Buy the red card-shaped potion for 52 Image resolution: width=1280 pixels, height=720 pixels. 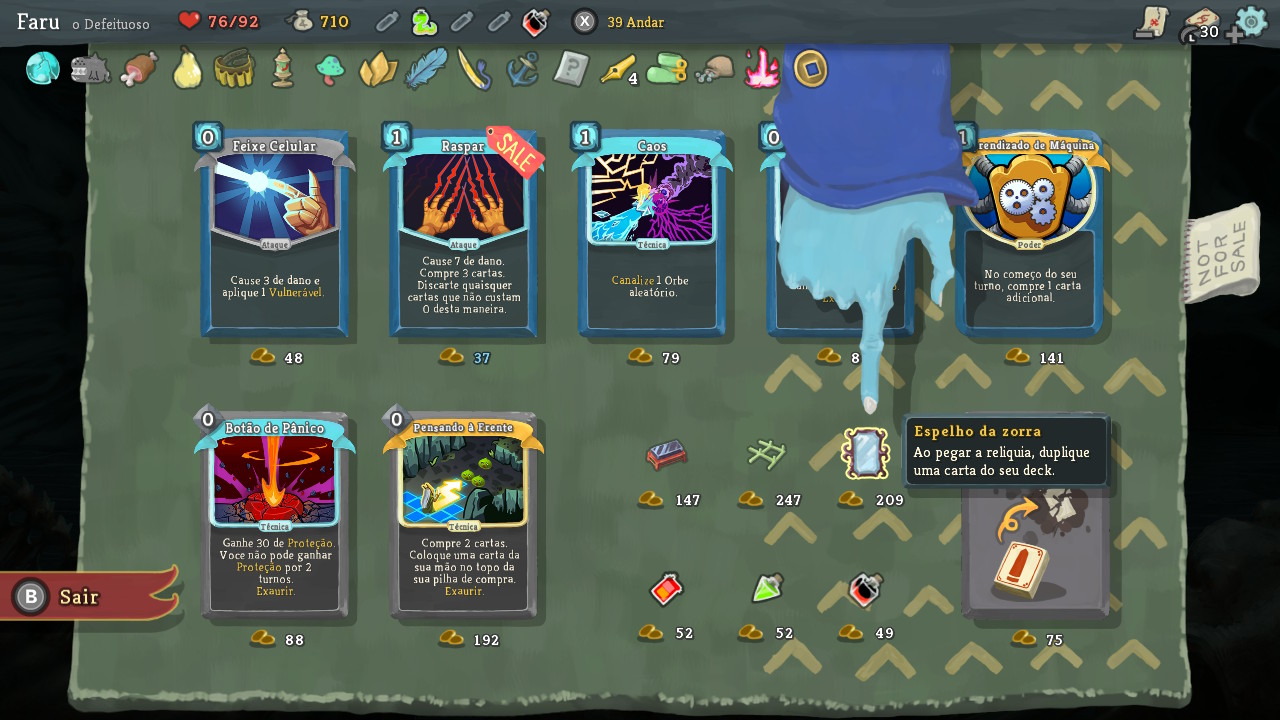[x=666, y=590]
